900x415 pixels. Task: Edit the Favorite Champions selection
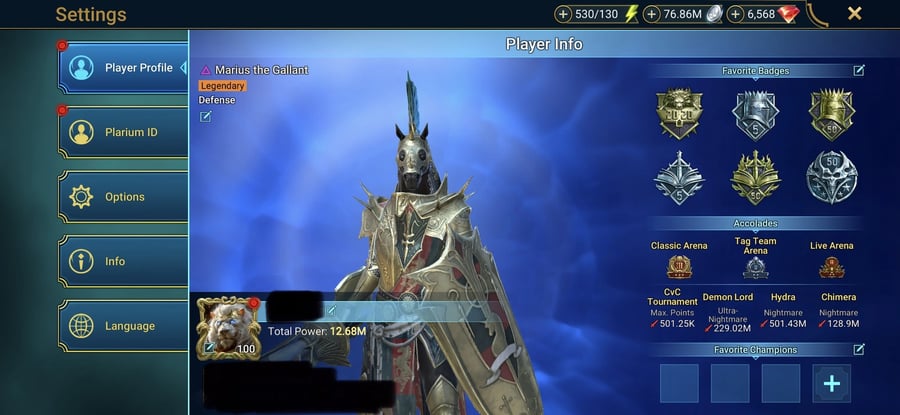[x=859, y=349]
